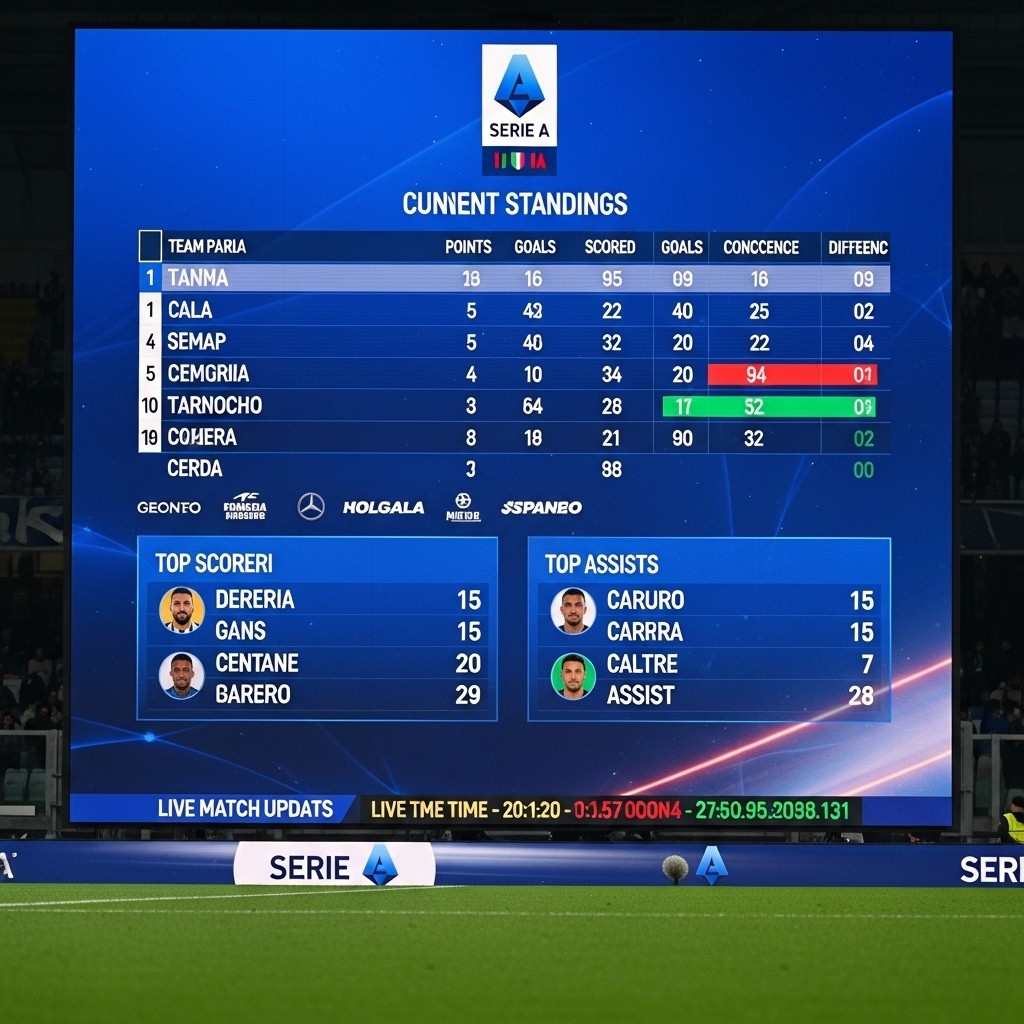This screenshot has height=1024, width=1024.
Task: Click the DIFFENC column header
Action: click(x=858, y=247)
